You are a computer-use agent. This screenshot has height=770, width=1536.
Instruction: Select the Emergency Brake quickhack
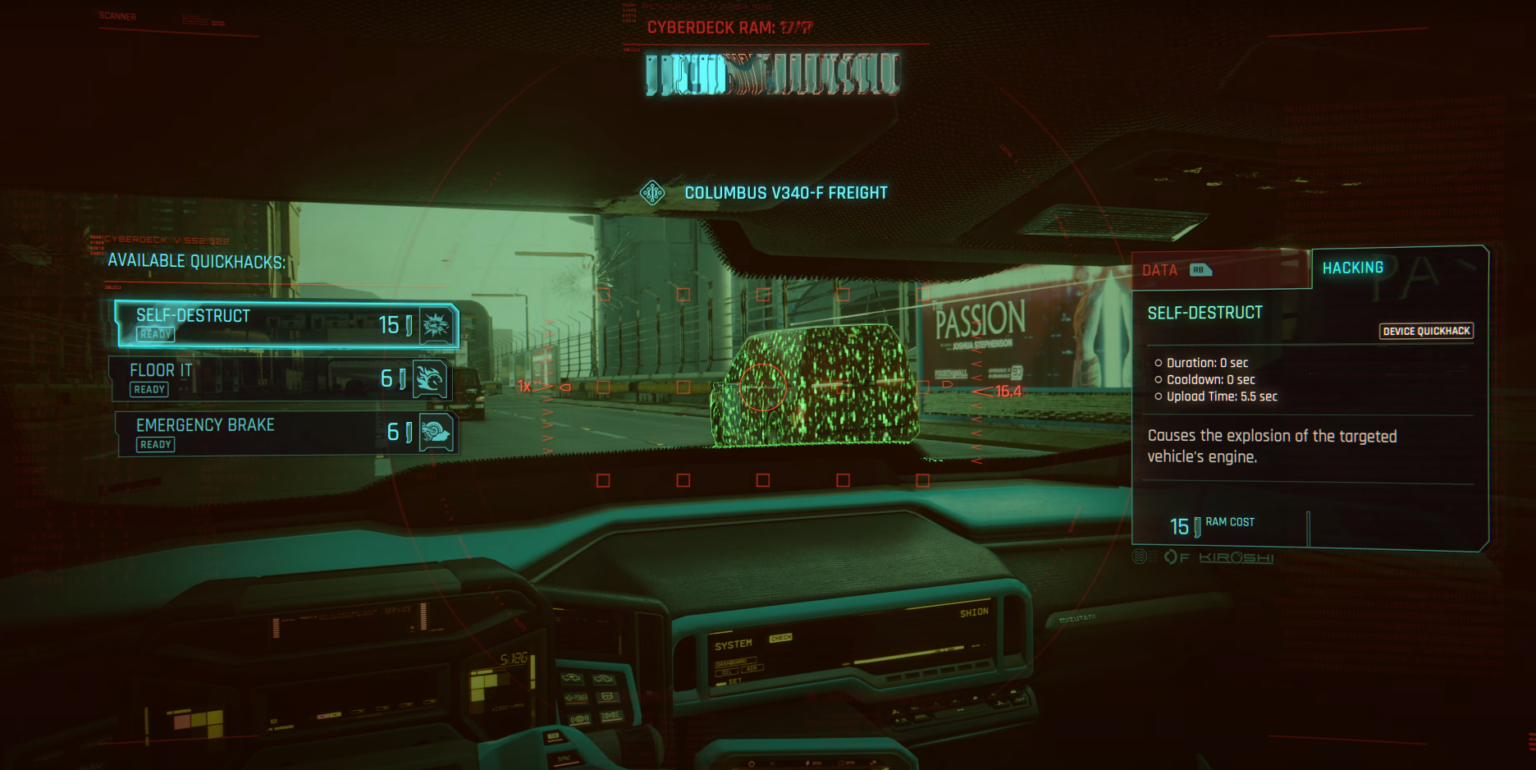click(x=285, y=434)
